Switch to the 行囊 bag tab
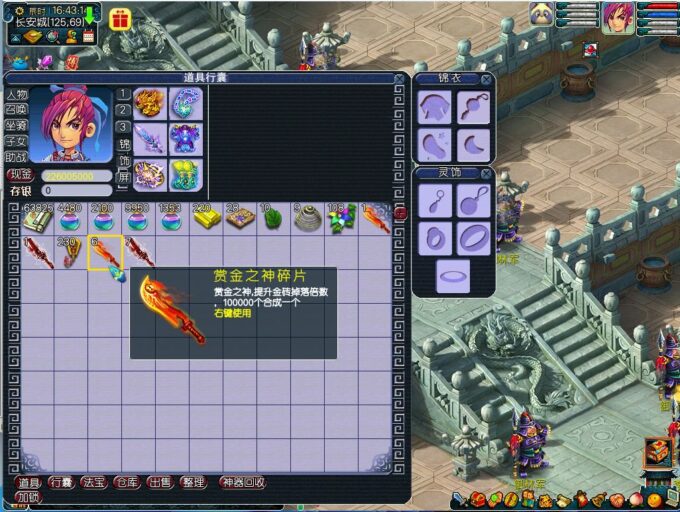 pos(61,482)
